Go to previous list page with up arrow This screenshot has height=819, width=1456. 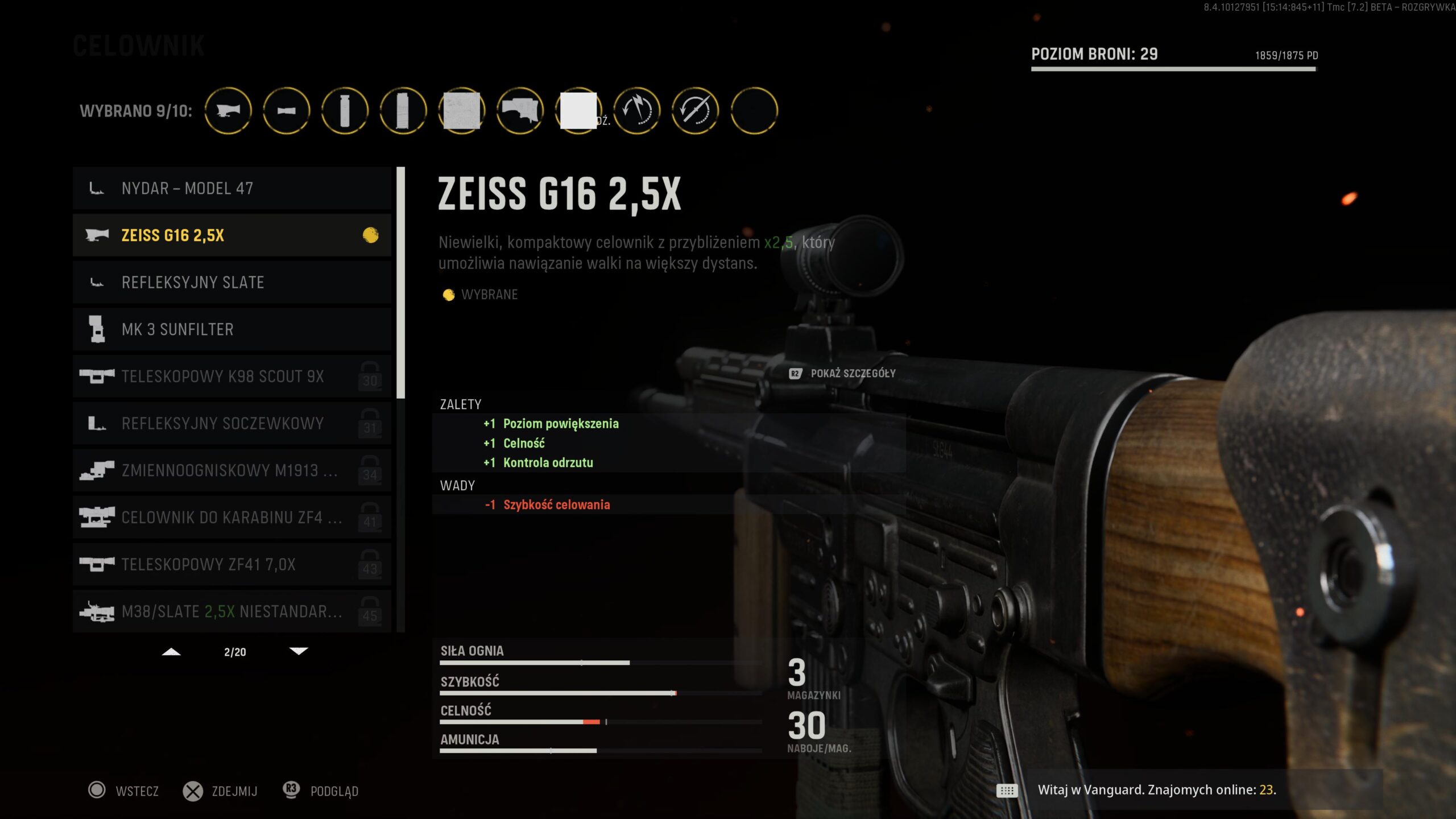pos(171,652)
